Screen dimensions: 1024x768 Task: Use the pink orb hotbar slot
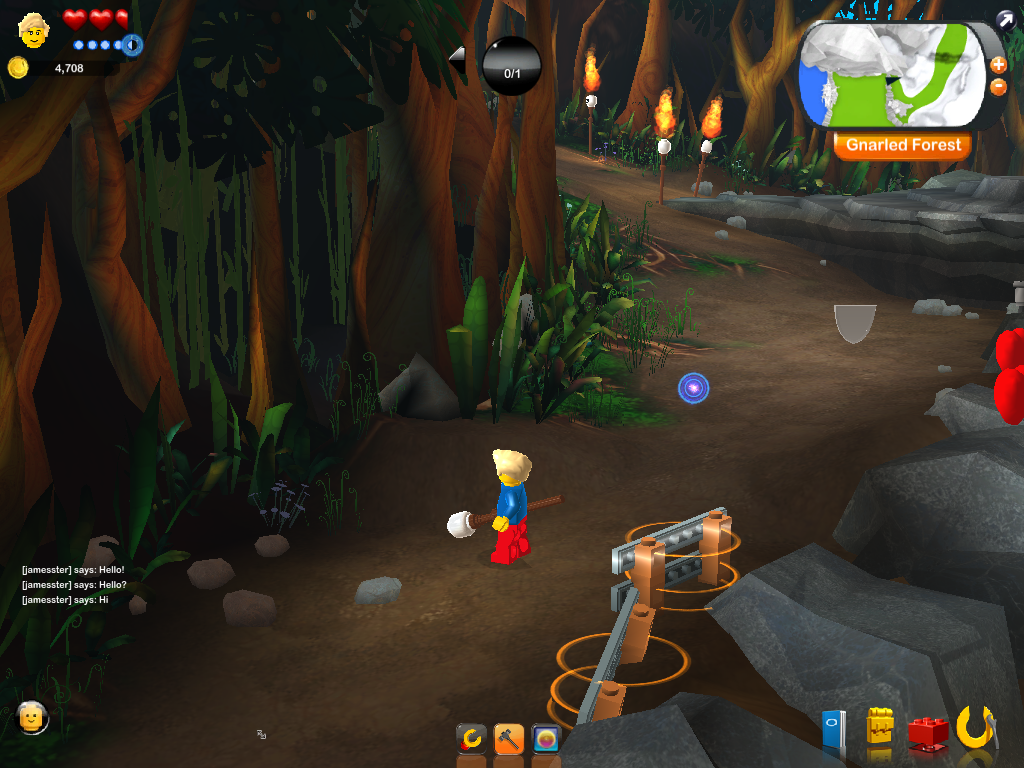[x=546, y=739]
